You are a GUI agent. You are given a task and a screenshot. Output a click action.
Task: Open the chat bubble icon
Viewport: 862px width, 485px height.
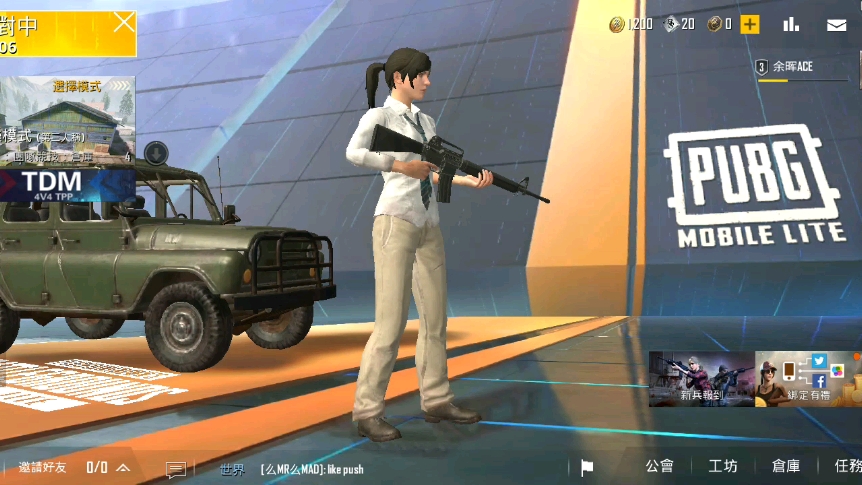(x=176, y=468)
